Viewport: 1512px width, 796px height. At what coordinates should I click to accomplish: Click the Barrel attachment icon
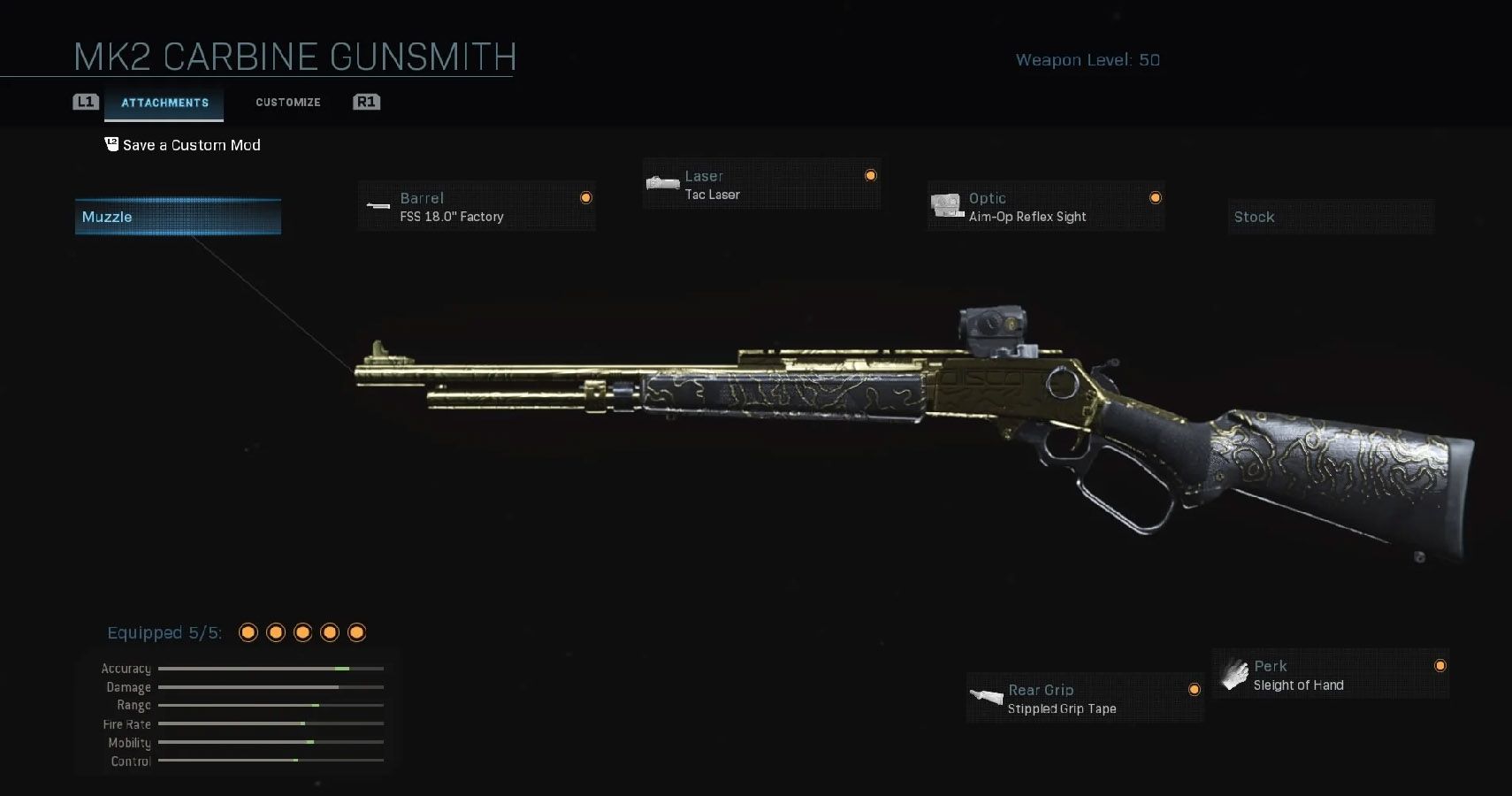tap(378, 206)
